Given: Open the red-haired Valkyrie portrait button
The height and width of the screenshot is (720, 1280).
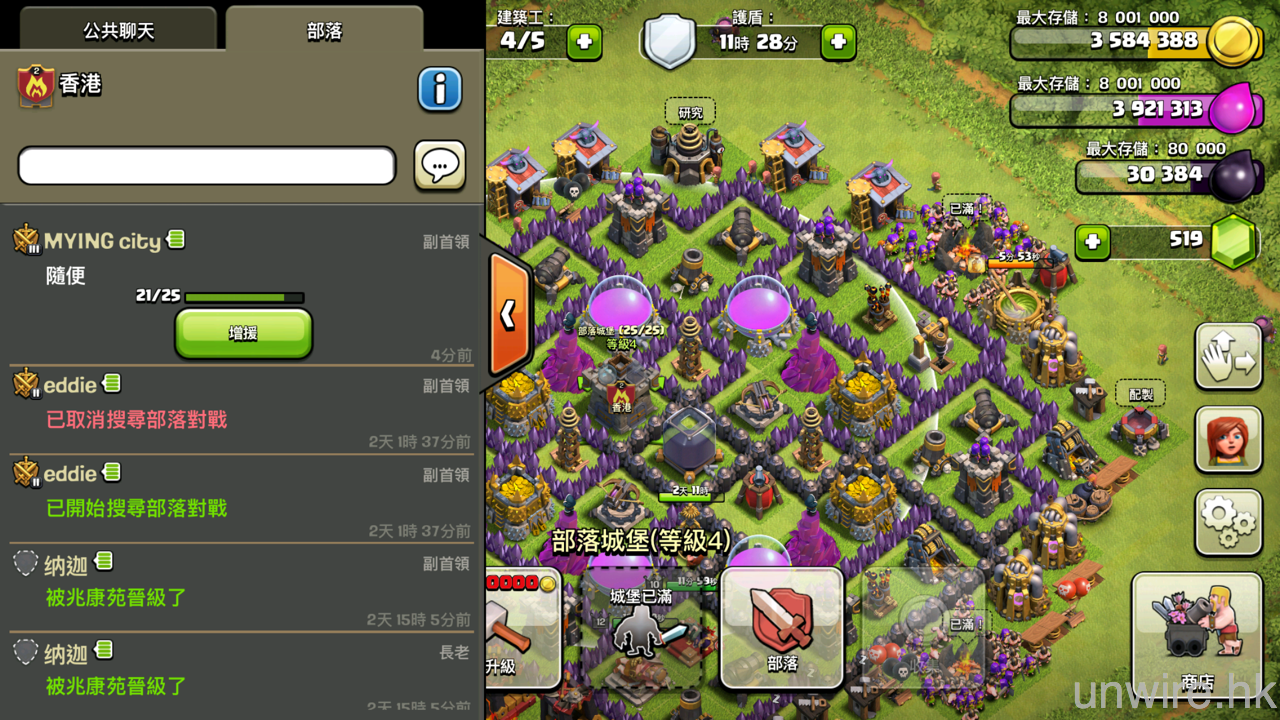Looking at the screenshot, I should click(x=1228, y=439).
